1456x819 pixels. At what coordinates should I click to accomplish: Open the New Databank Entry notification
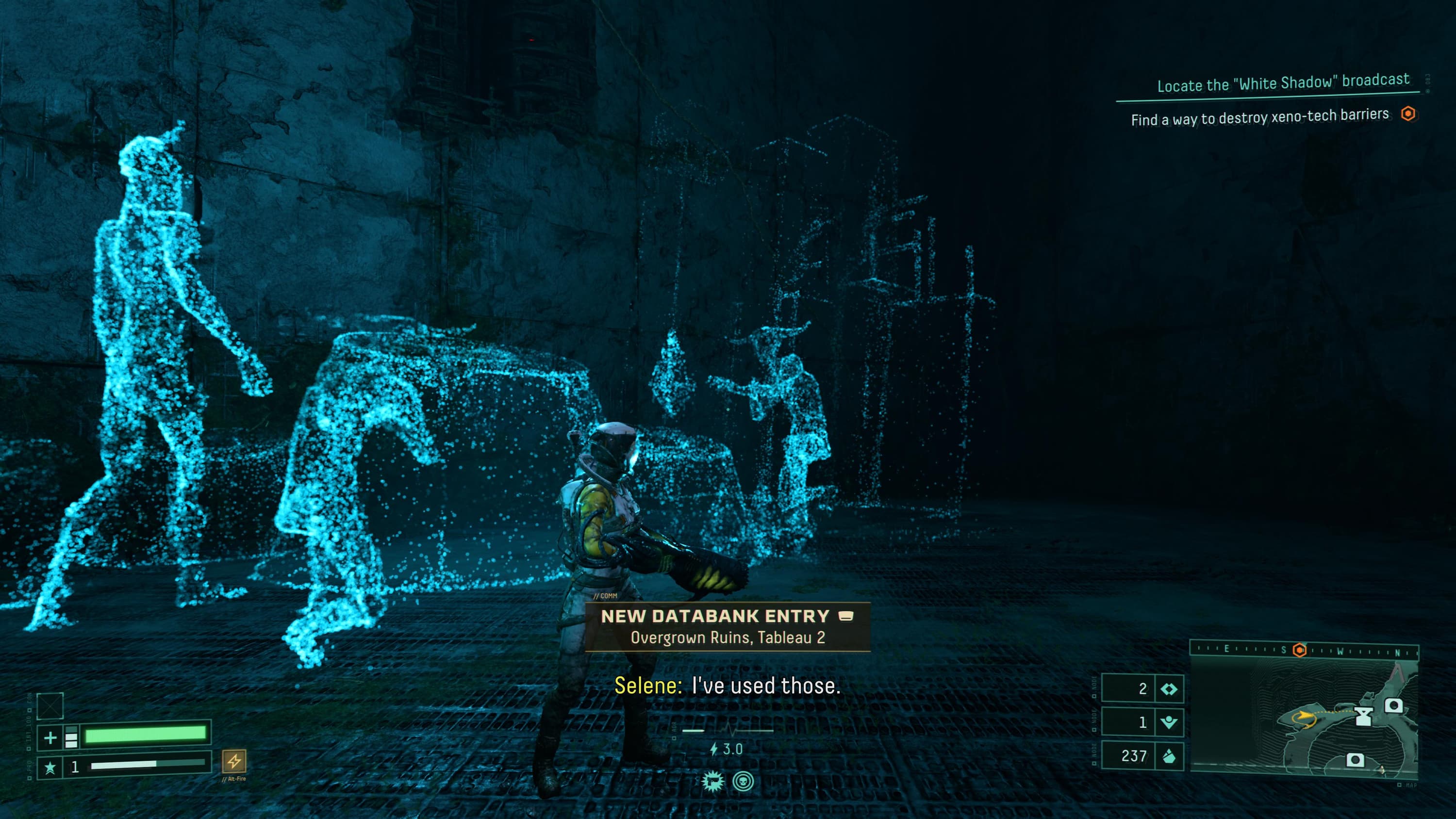(727, 626)
